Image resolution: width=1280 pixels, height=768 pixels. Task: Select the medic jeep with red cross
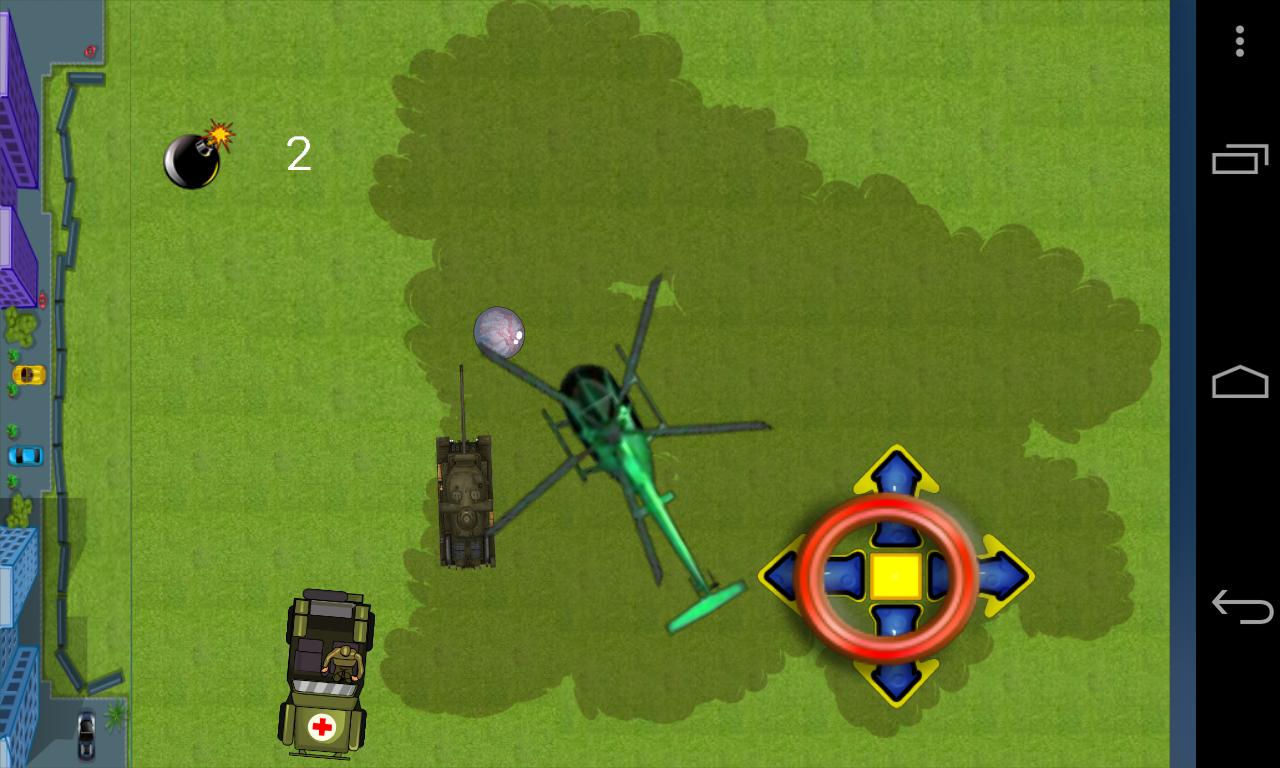(x=327, y=675)
